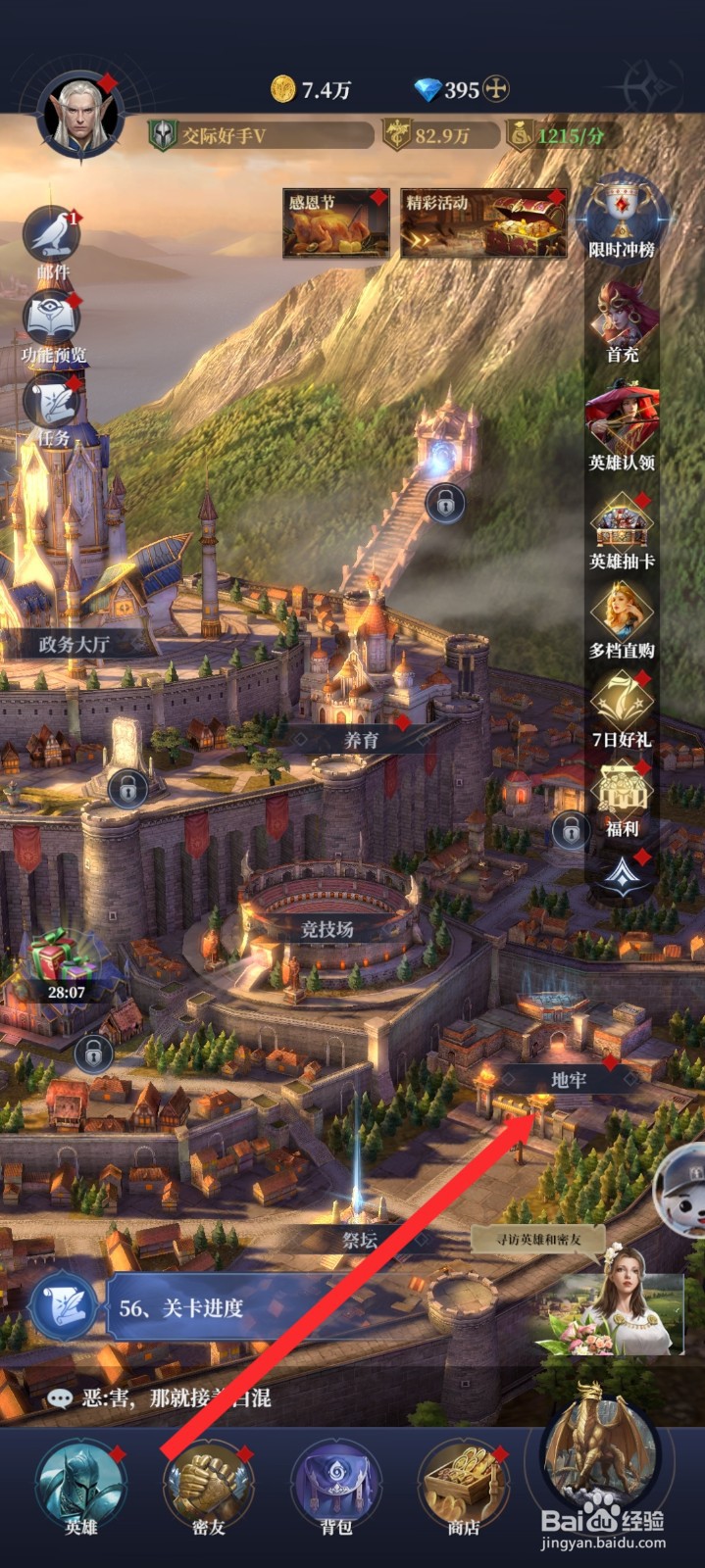Open the 福利 welfare chest
The height and width of the screenshot is (1568, 705).
pyautogui.click(x=622, y=796)
